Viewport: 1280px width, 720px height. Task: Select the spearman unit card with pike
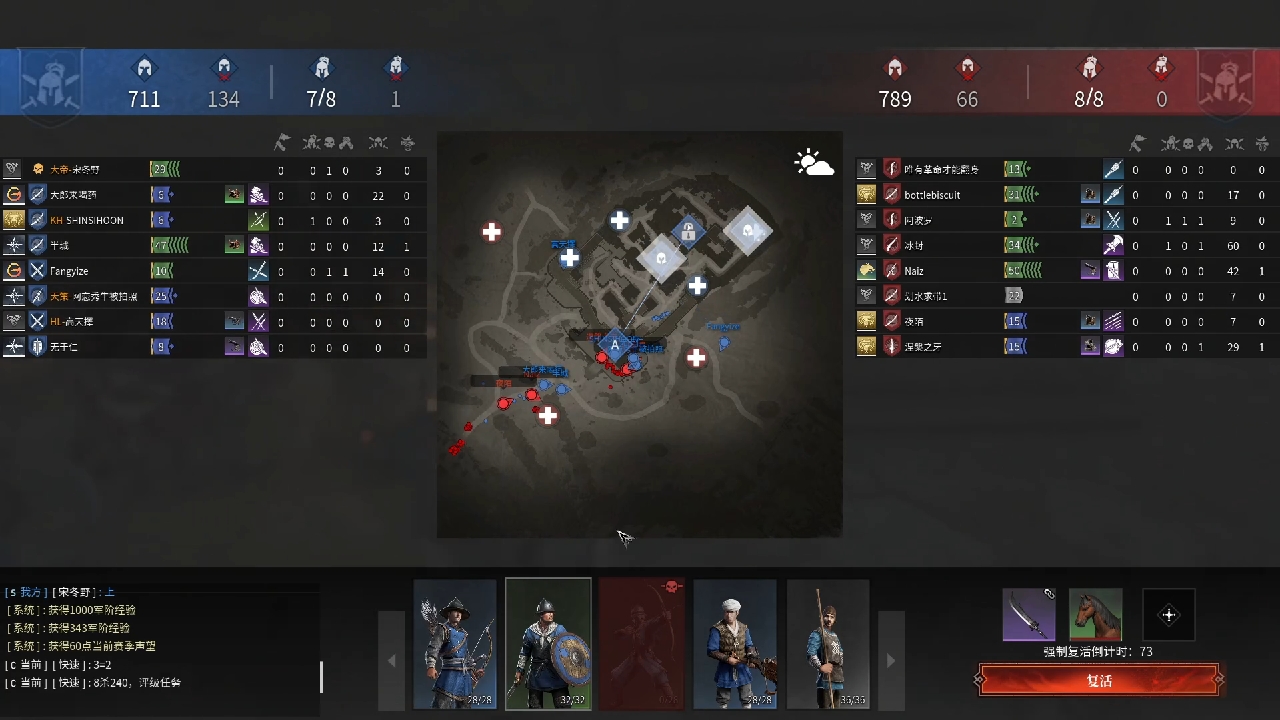827,644
